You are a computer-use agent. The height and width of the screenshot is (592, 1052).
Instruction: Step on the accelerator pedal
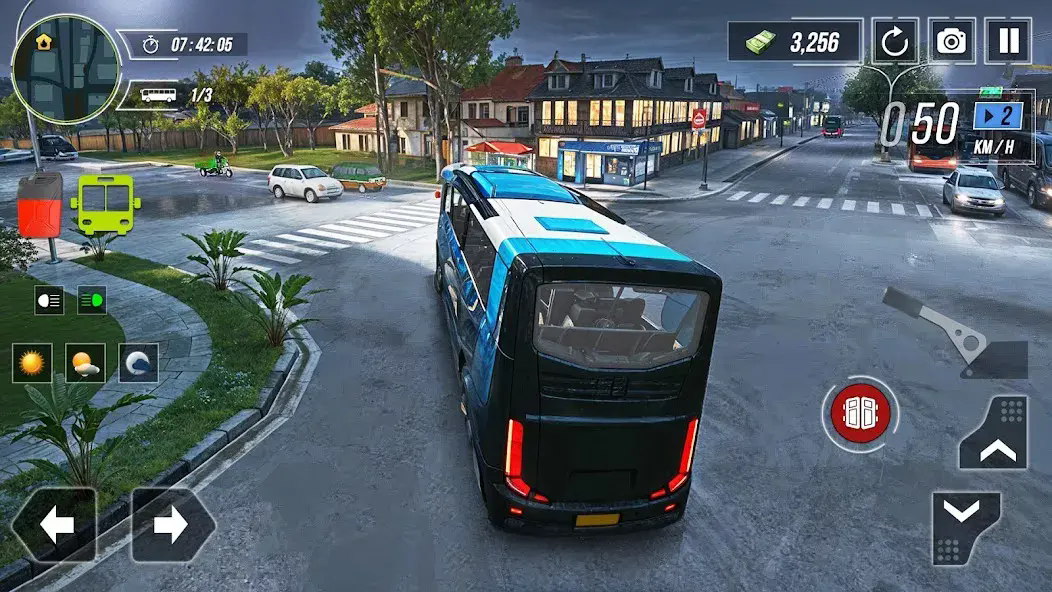994,434
